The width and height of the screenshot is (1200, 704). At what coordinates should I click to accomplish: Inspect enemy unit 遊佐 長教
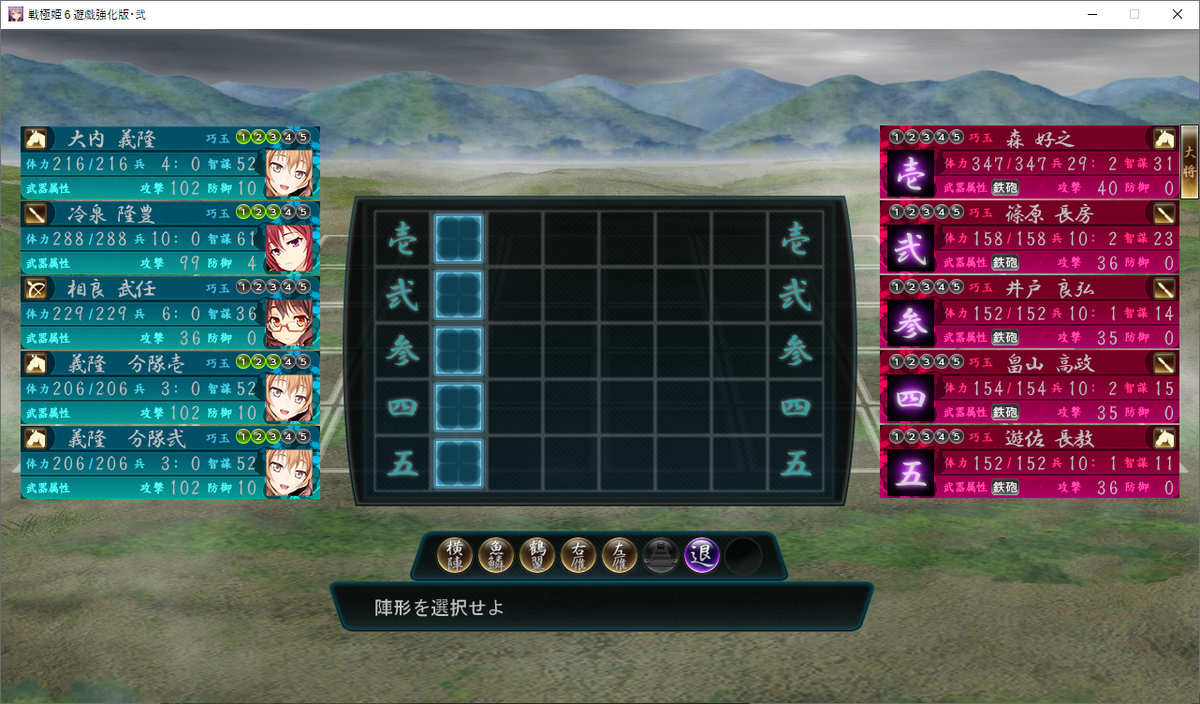(x=1030, y=462)
